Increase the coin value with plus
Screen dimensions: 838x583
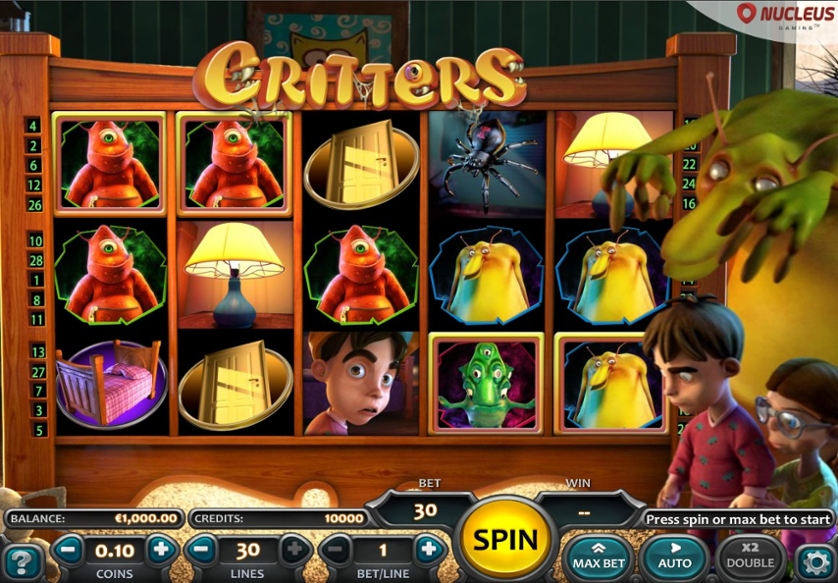click(x=161, y=549)
